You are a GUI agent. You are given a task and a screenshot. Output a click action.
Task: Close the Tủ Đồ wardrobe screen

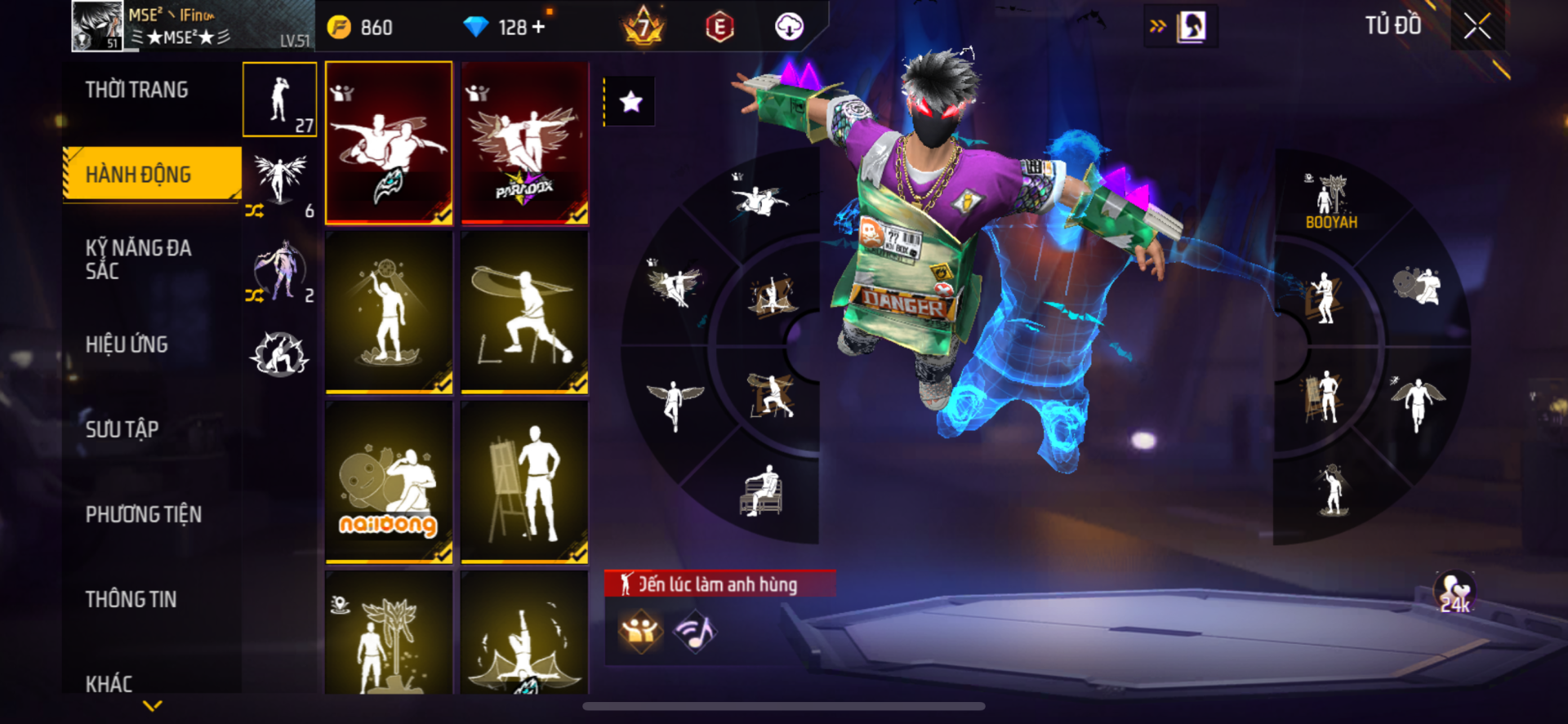point(1477,26)
